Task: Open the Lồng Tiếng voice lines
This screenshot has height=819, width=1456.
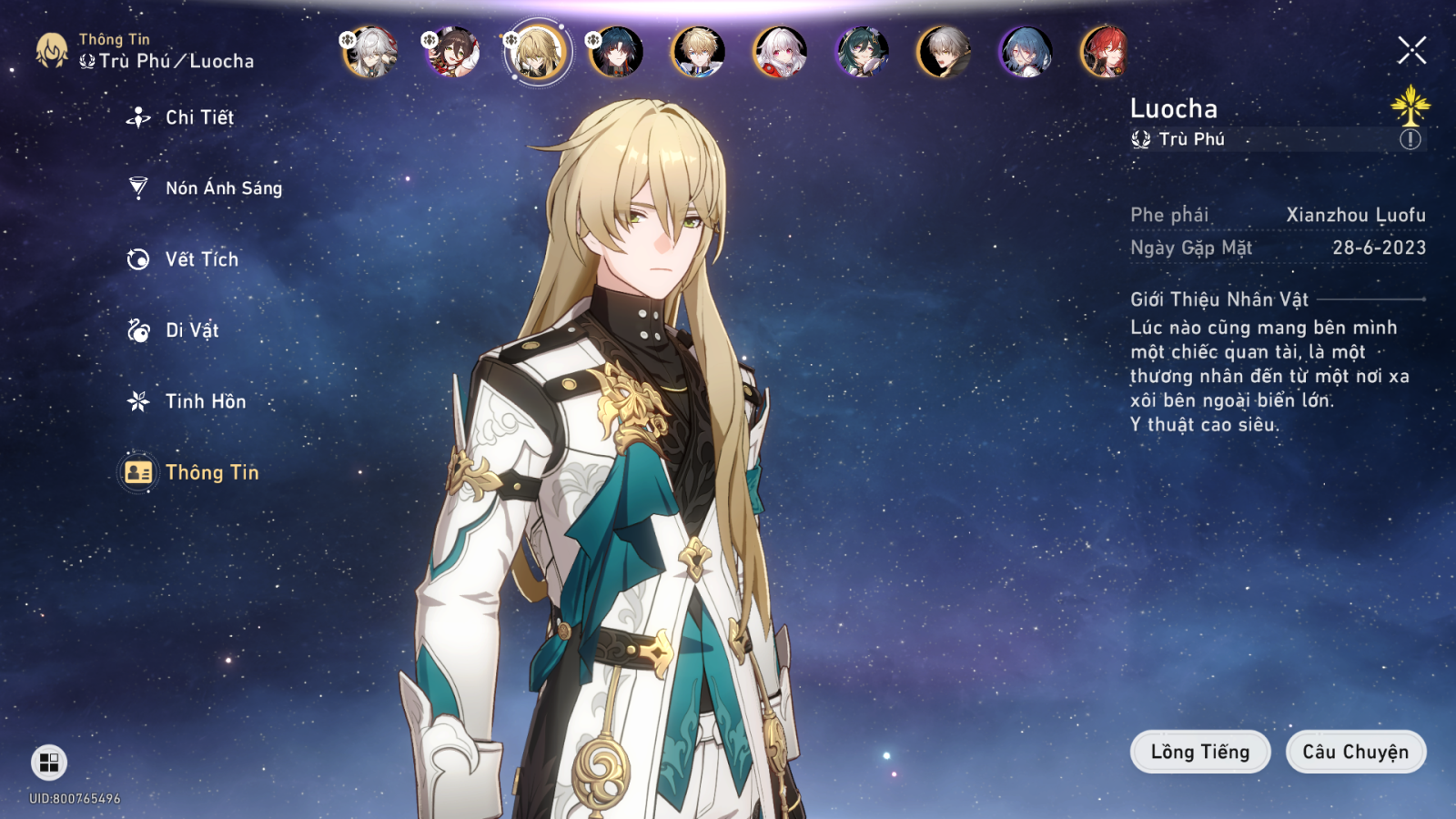Action: point(1199,752)
